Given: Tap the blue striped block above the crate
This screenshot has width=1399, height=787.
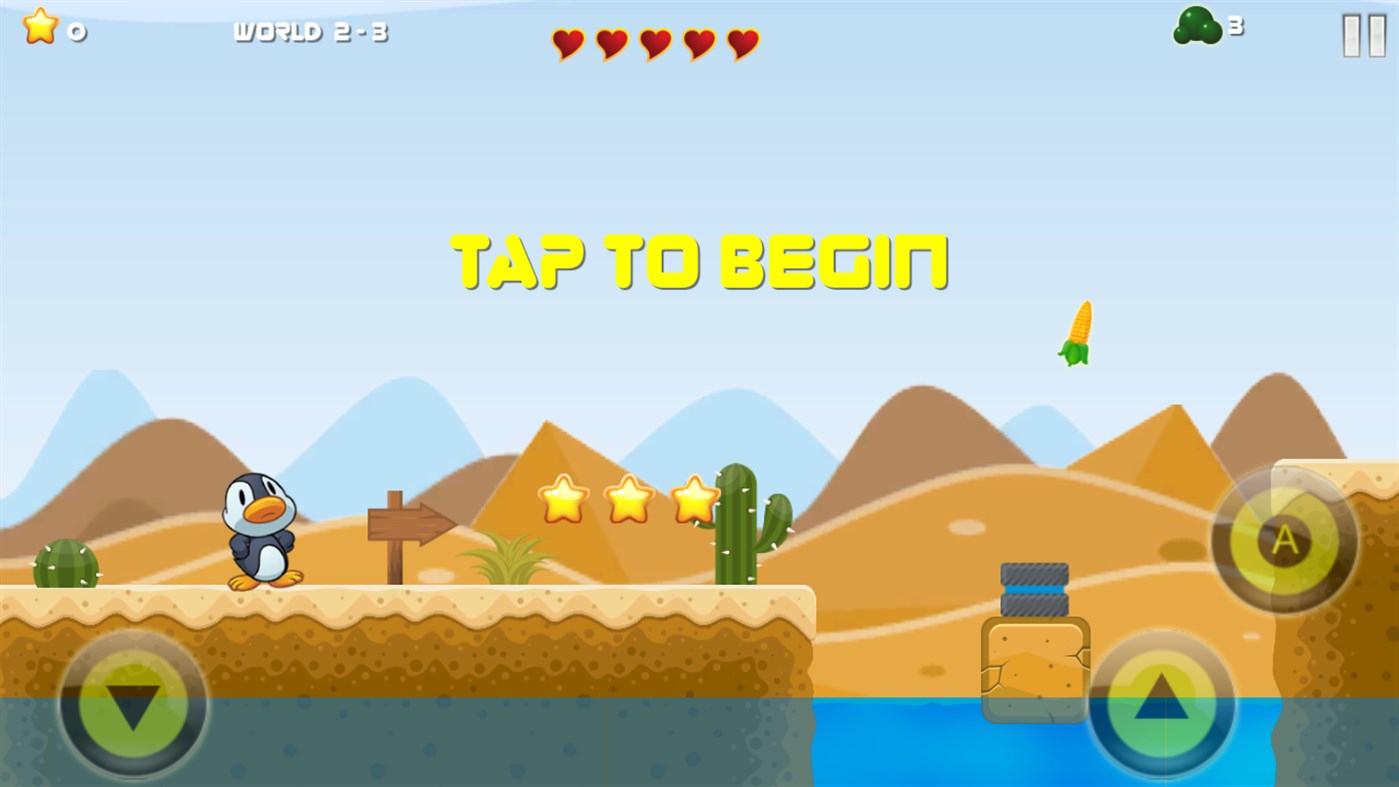Looking at the screenshot, I should click(1033, 587).
